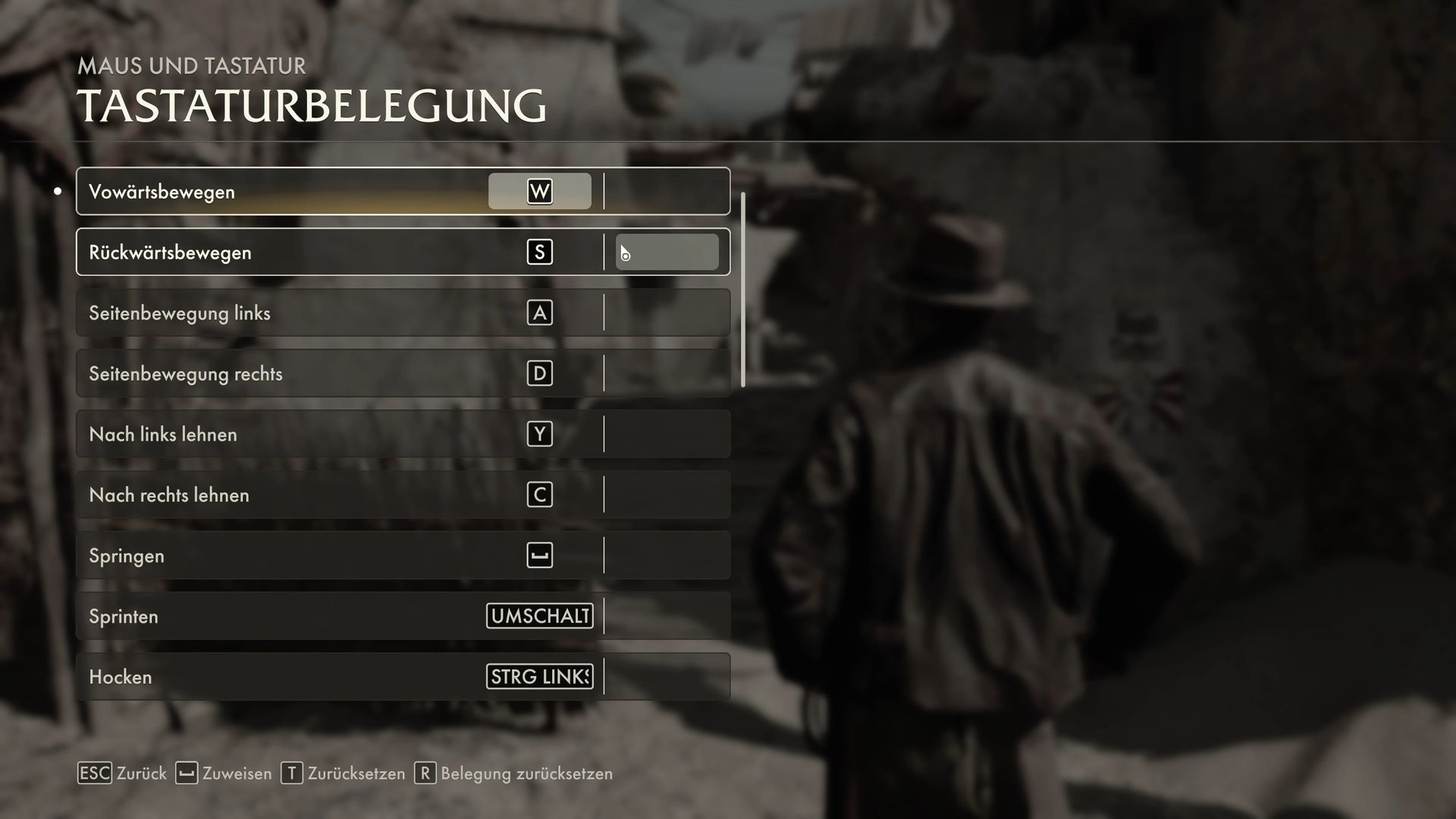
Task: Click Belegung zurücksetzen to reset all
Action: tap(514, 773)
